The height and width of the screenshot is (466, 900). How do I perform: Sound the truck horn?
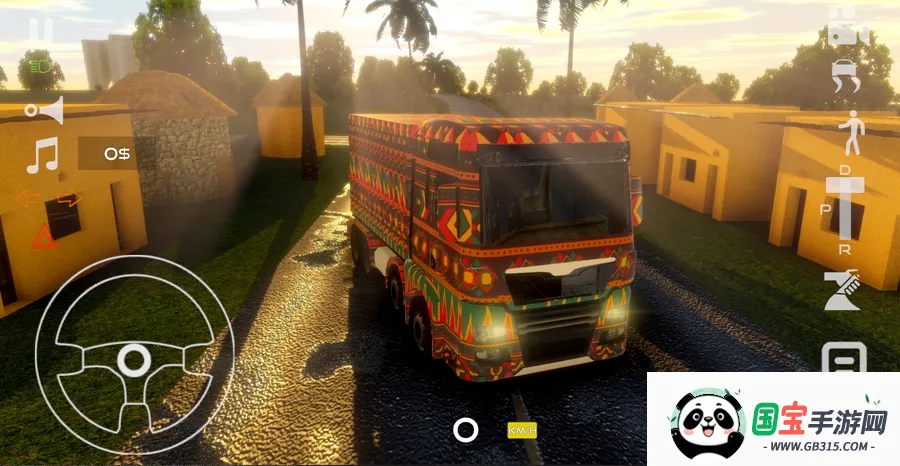point(45,109)
